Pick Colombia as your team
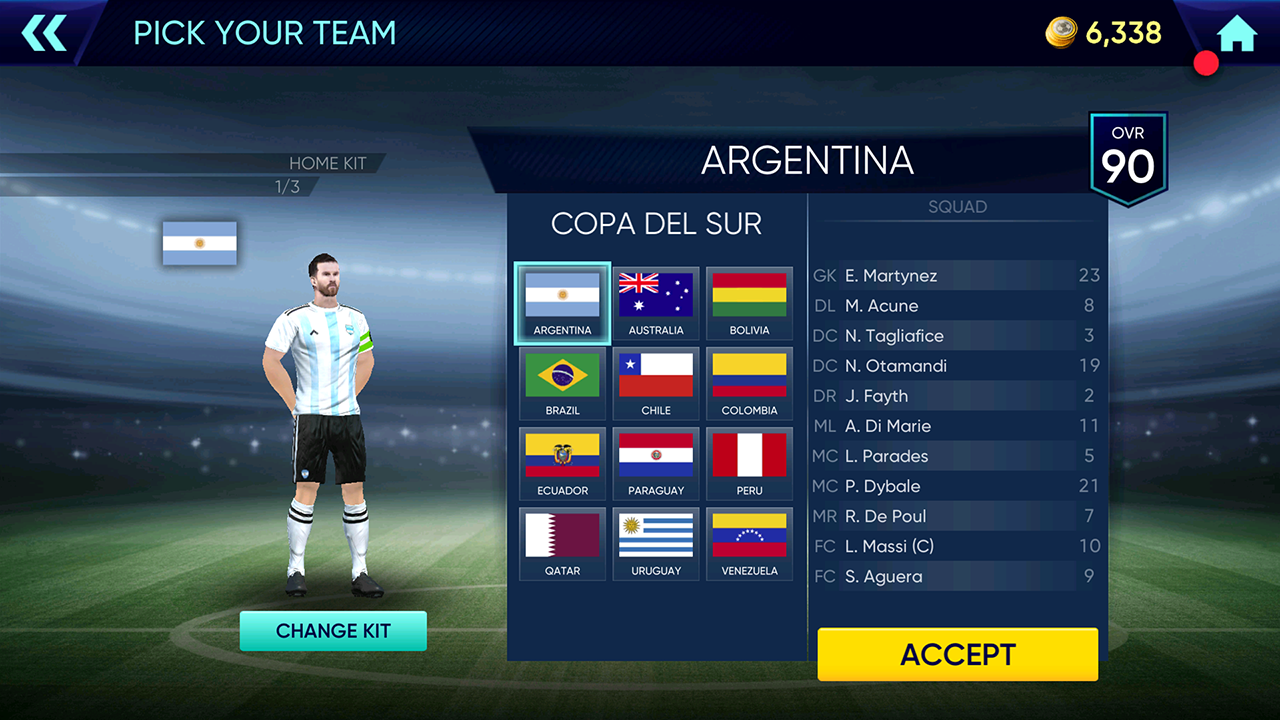 [749, 384]
